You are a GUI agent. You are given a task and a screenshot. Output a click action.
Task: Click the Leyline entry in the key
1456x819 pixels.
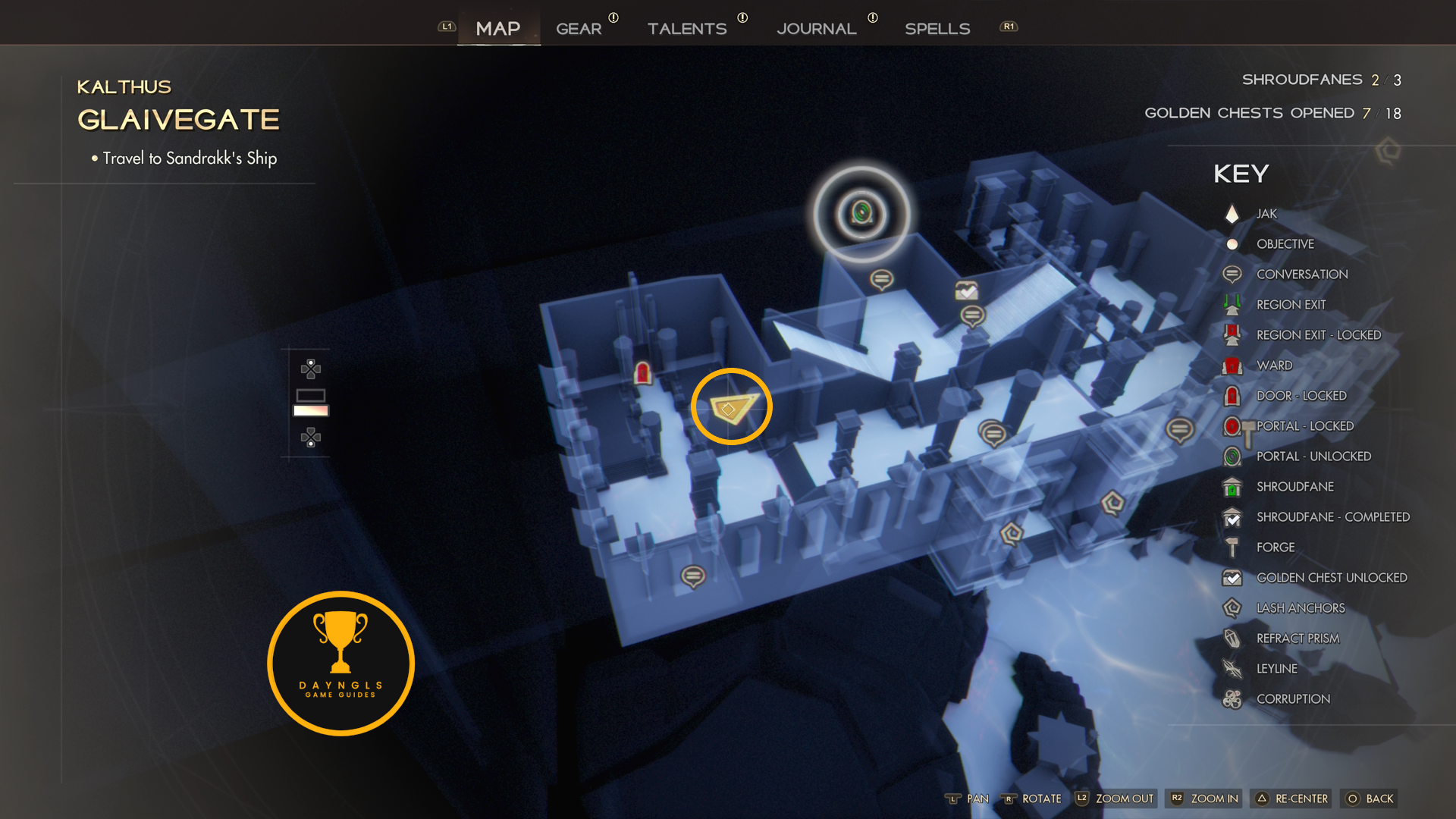point(1276,669)
